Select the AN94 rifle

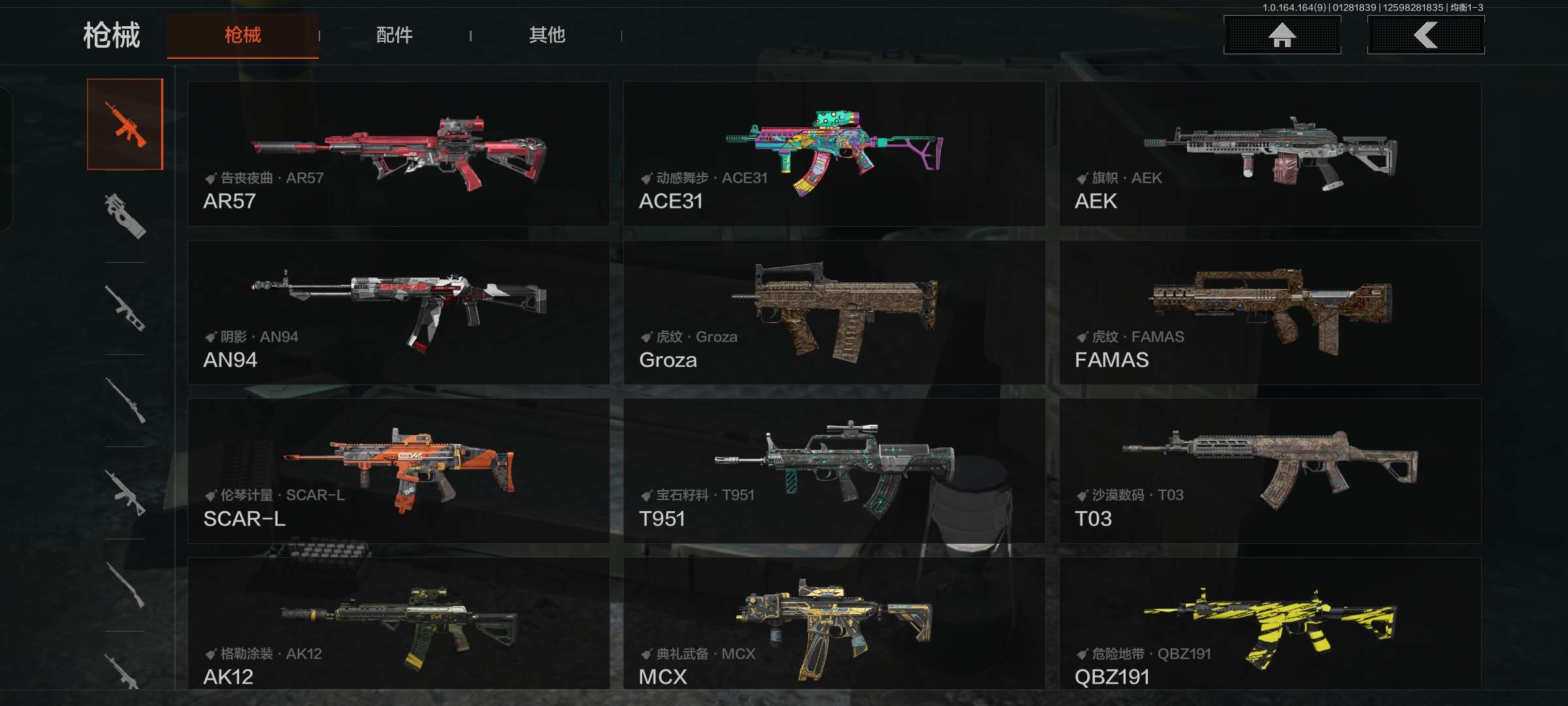[x=398, y=312]
